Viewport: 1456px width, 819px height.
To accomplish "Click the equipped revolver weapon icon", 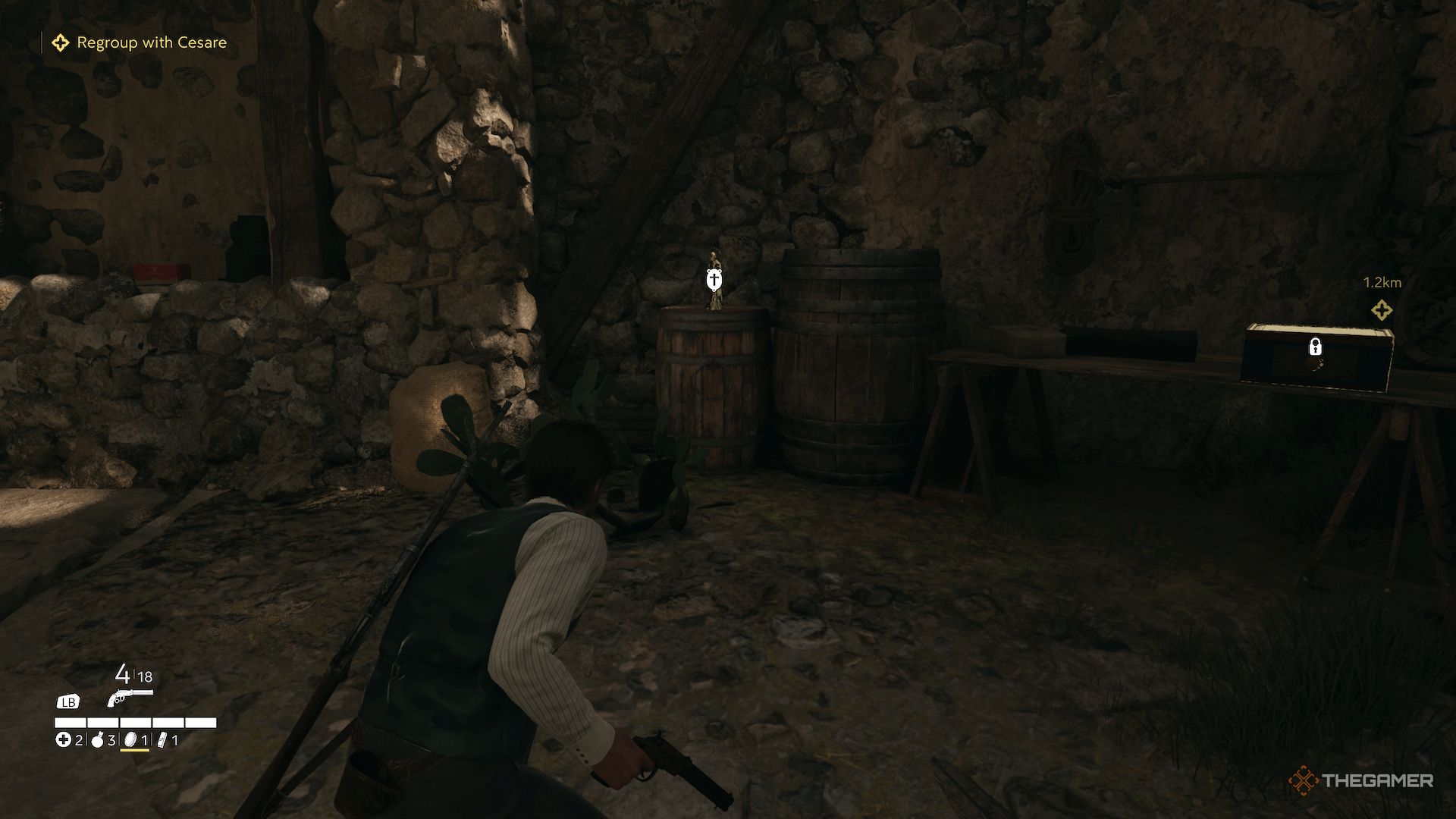I will [x=130, y=697].
